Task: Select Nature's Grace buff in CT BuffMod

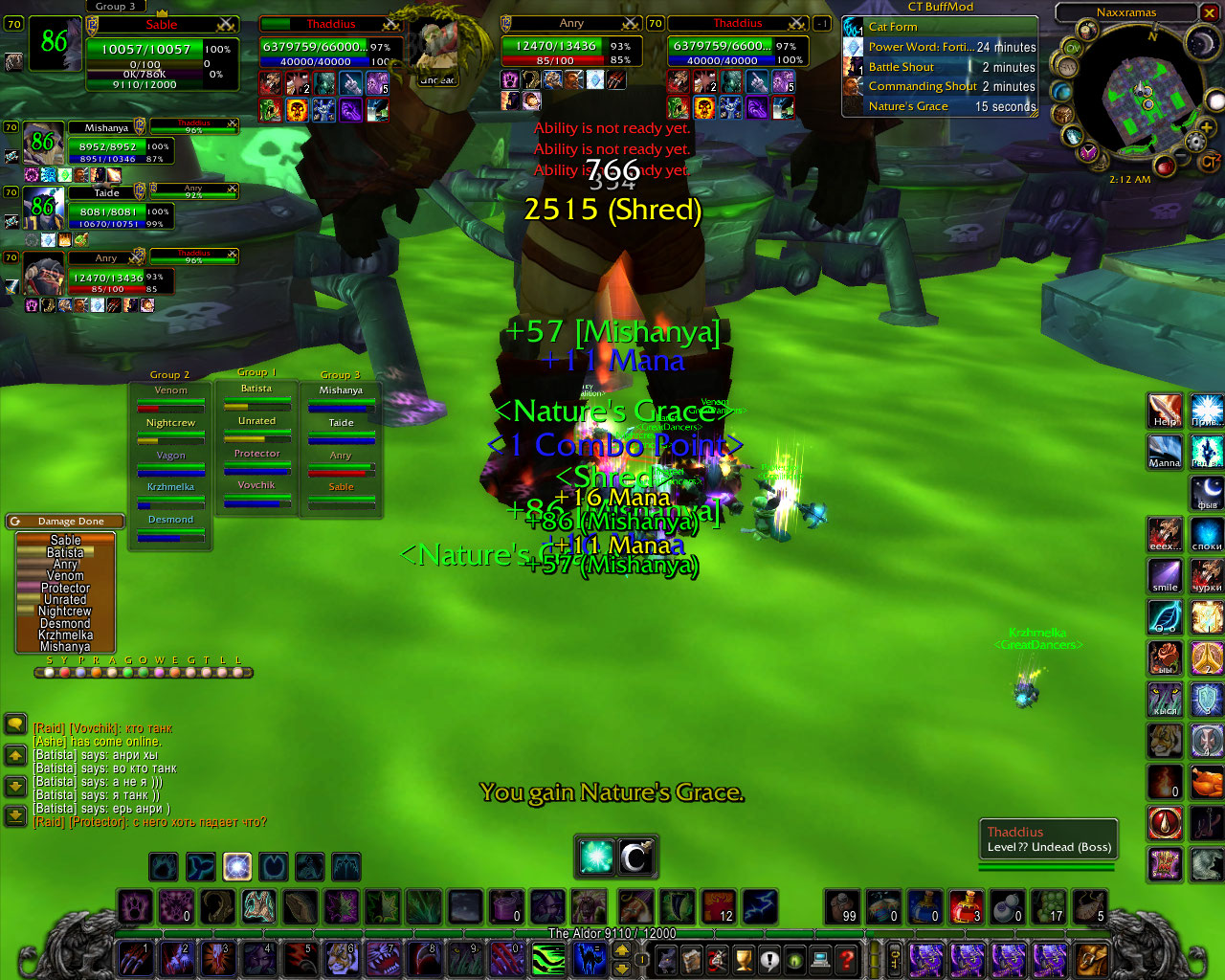Action: click(939, 106)
